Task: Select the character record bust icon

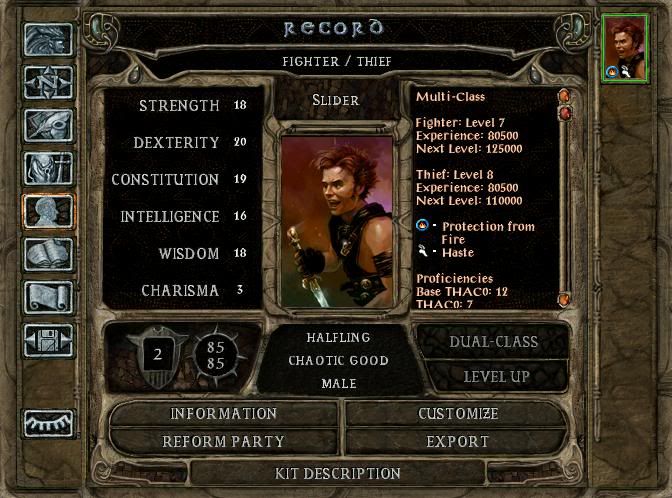Action: pos(48,213)
